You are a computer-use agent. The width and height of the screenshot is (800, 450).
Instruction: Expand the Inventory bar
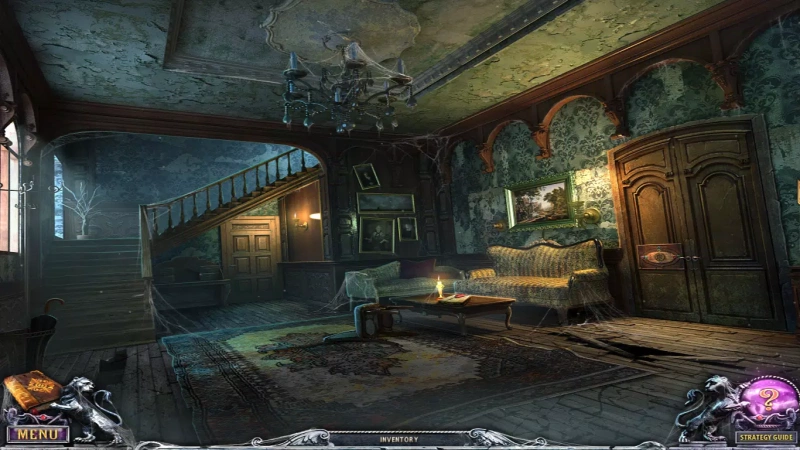pyautogui.click(x=399, y=439)
